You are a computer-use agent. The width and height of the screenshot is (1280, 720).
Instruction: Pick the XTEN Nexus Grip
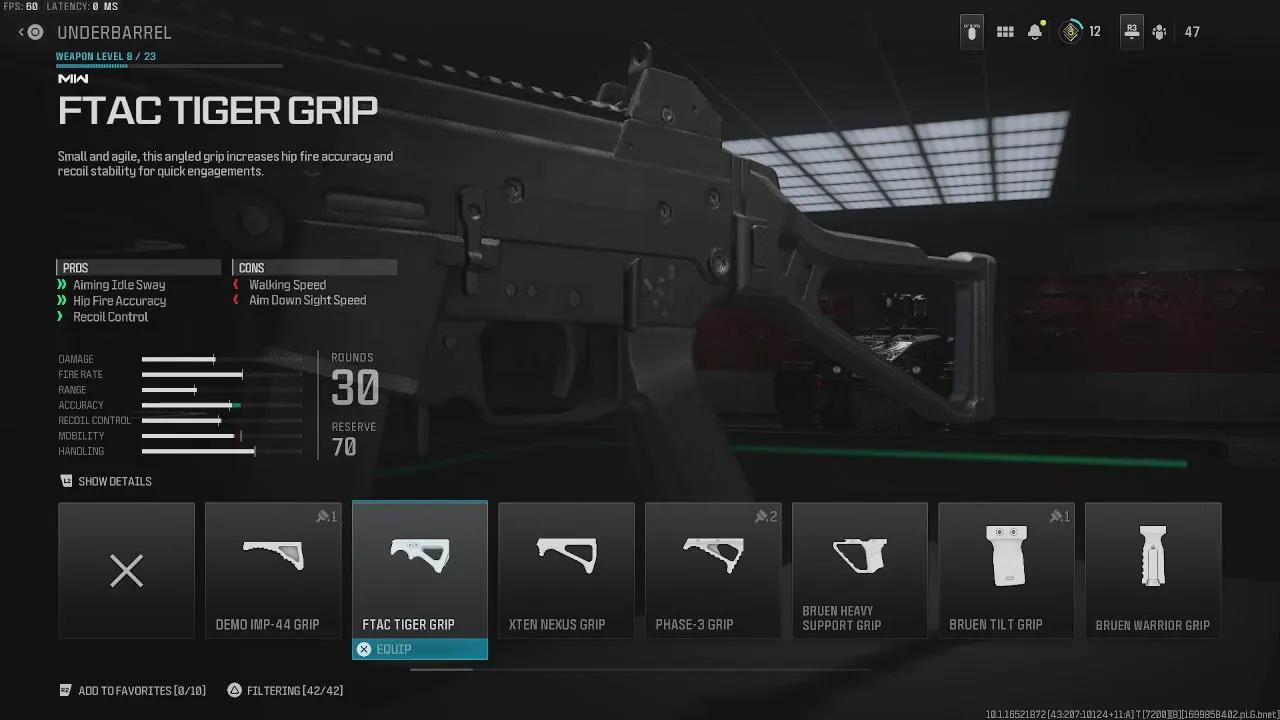pos(566,571)
